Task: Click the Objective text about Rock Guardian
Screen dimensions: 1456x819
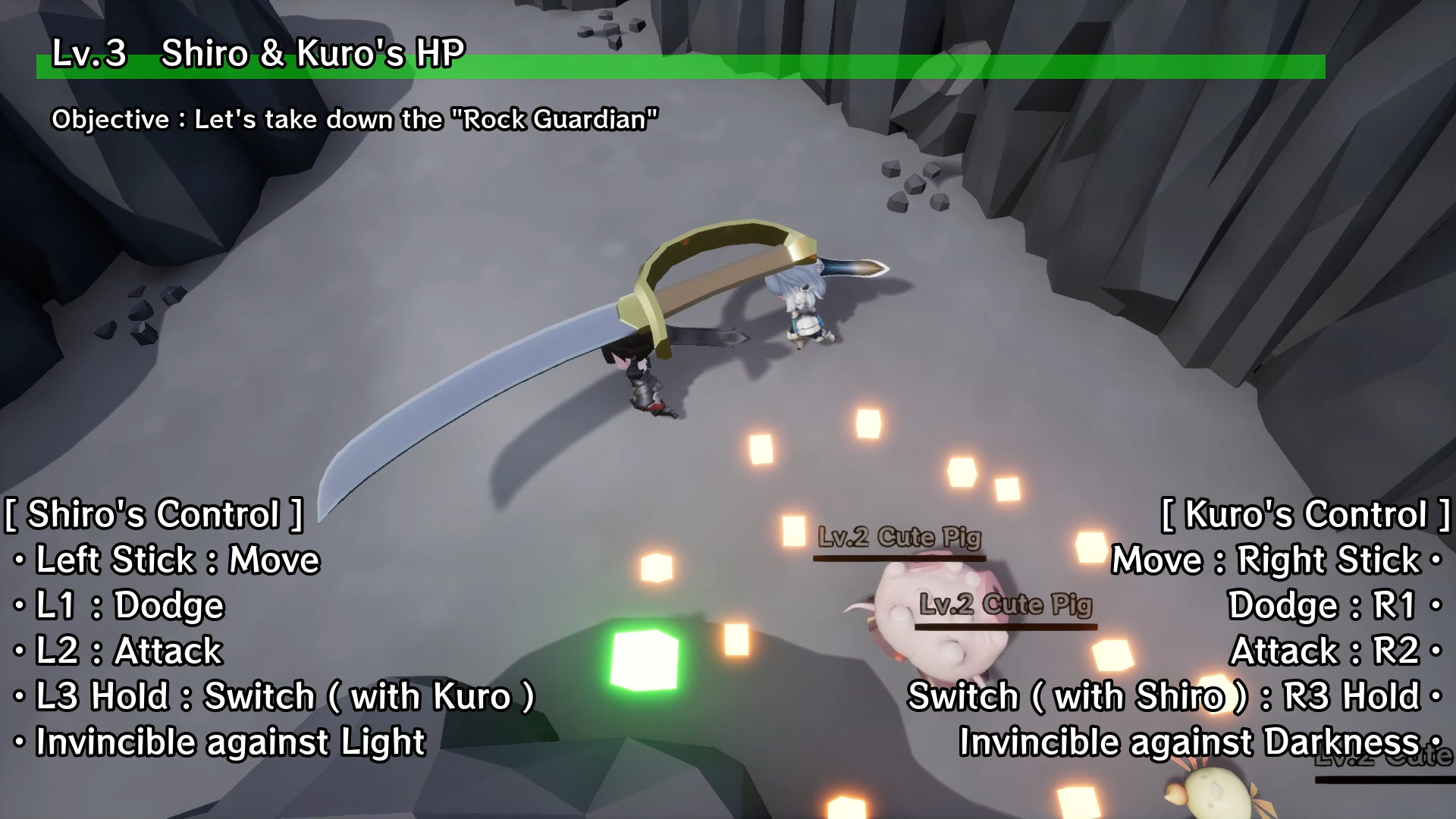Action: pos(356,118)
